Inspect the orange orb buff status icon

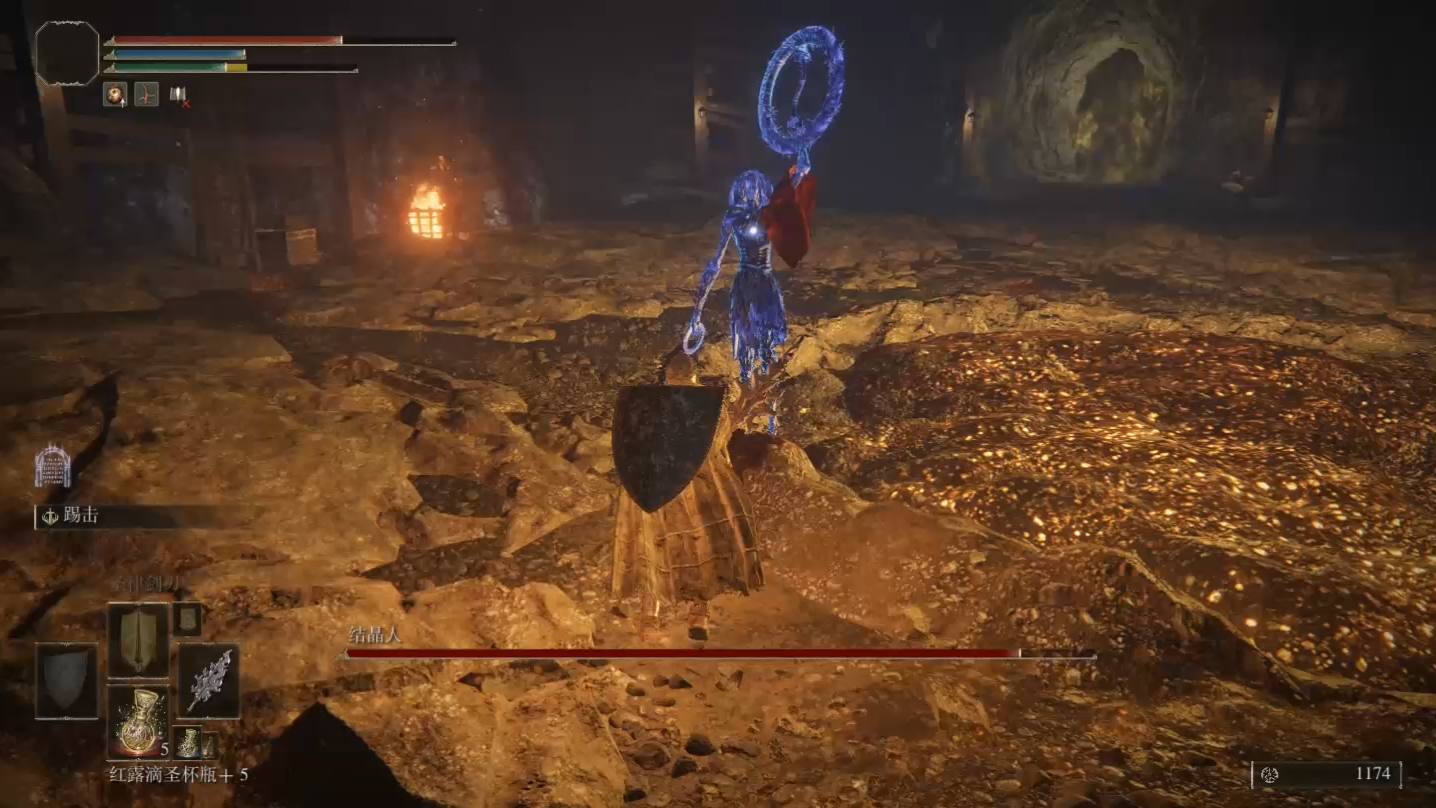pyautogui.click(x=114, y=94)
